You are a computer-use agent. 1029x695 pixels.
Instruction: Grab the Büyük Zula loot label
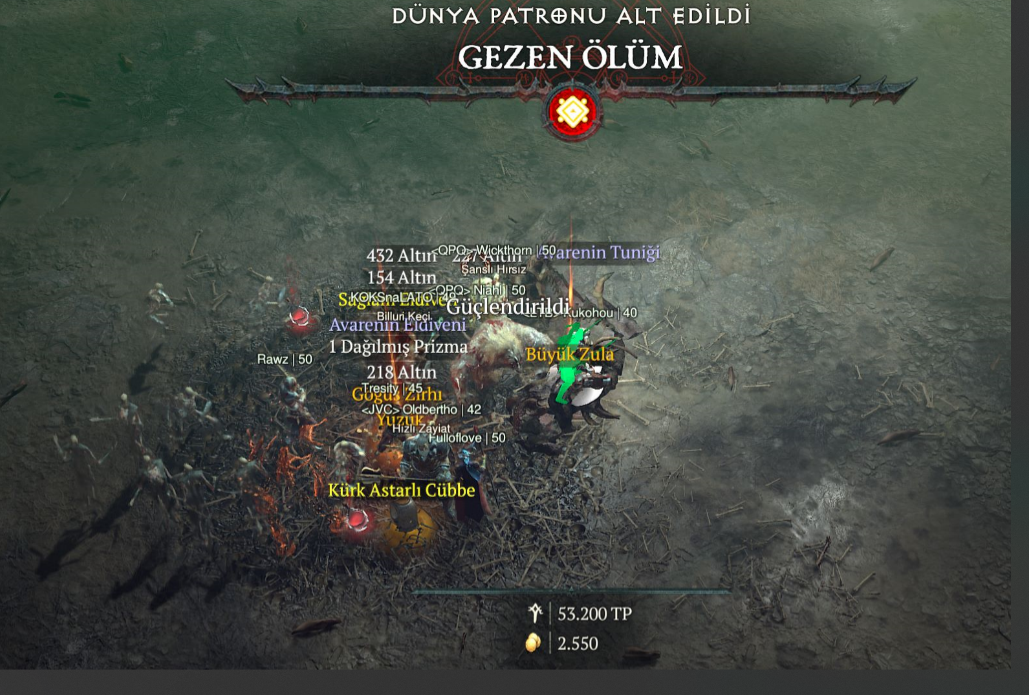[570, 354]
